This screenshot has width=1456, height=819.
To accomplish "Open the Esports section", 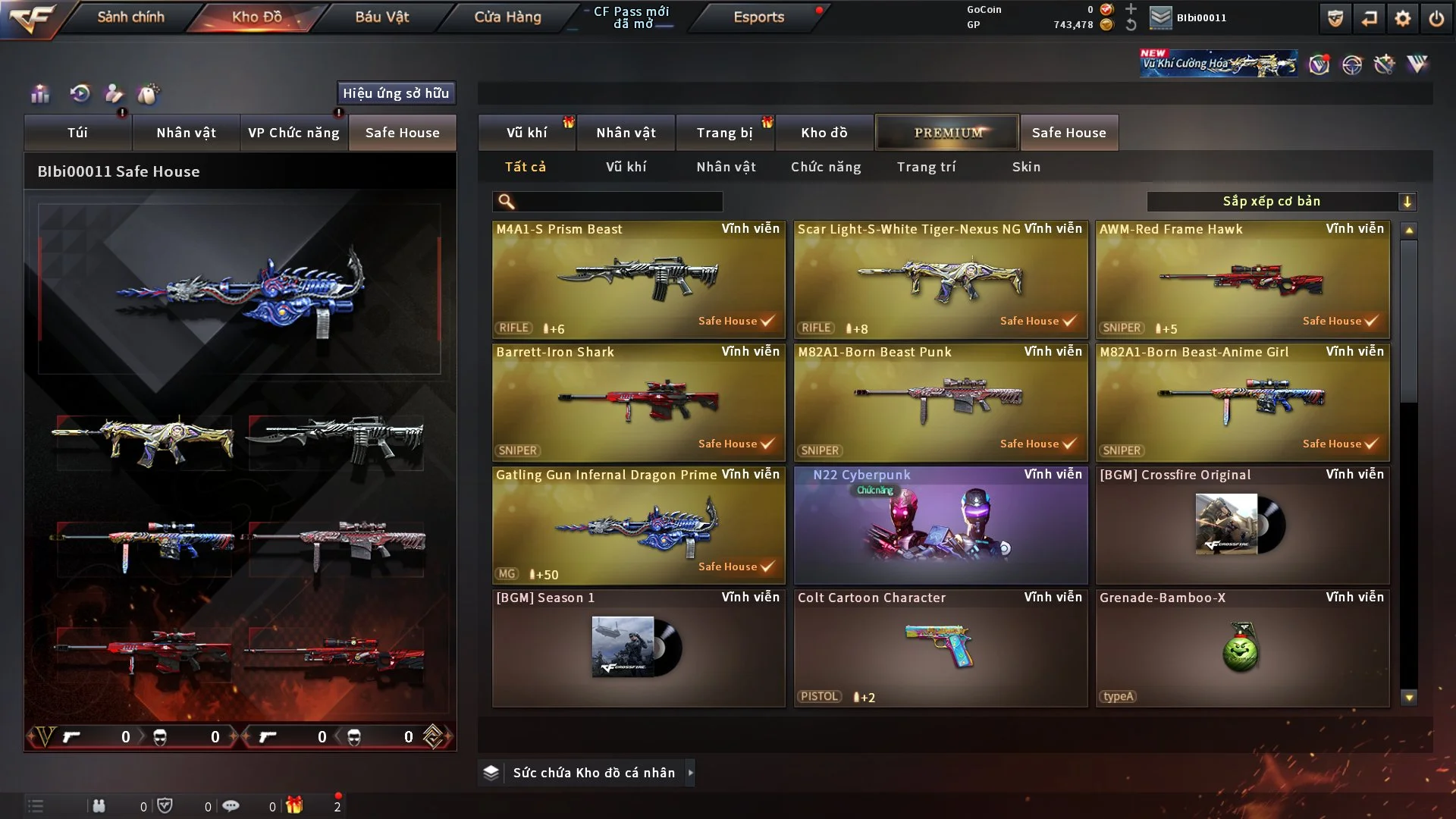I will tap(758, 17).
